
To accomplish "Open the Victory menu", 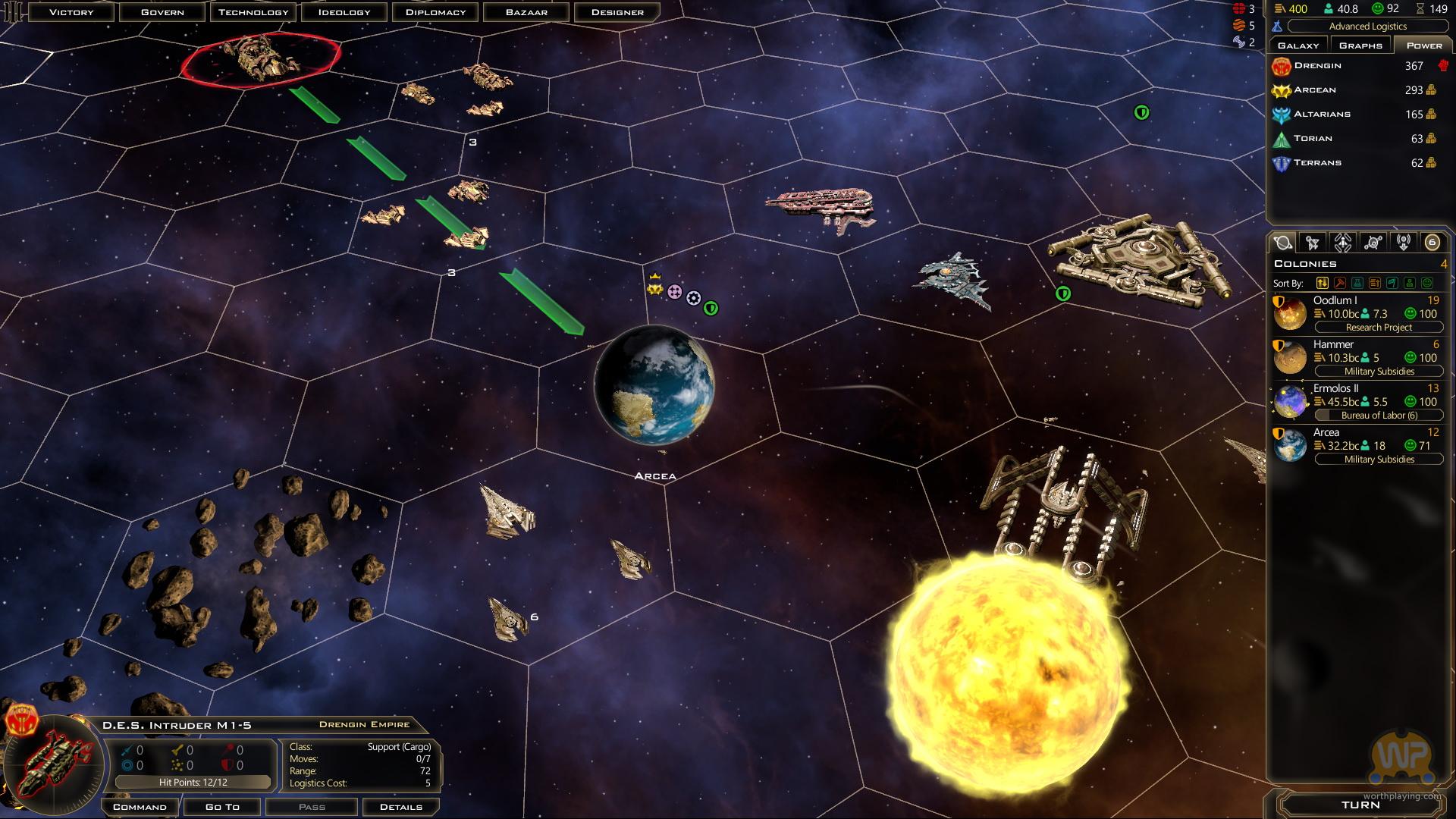I will [71, 12].
